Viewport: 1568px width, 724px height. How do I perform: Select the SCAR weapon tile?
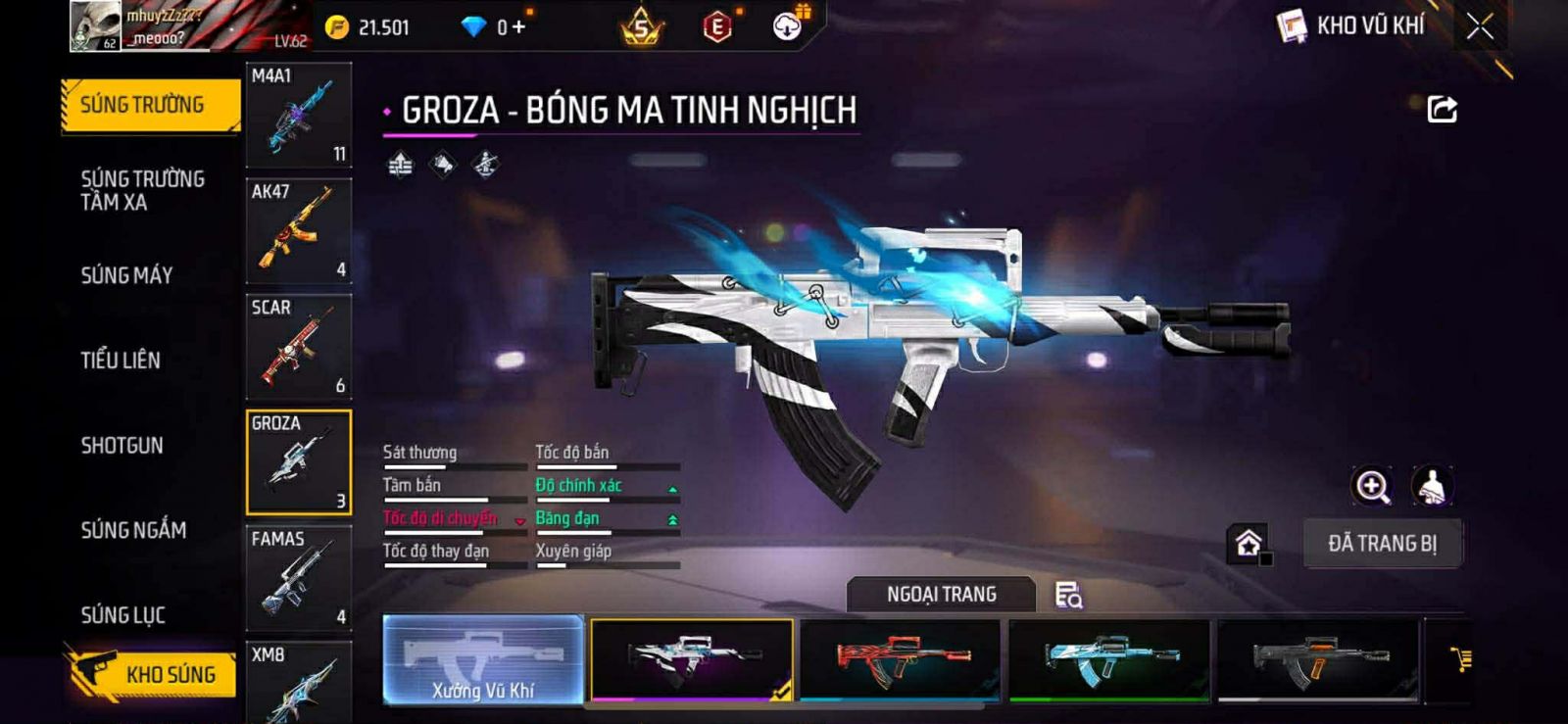tap(298, 347)
